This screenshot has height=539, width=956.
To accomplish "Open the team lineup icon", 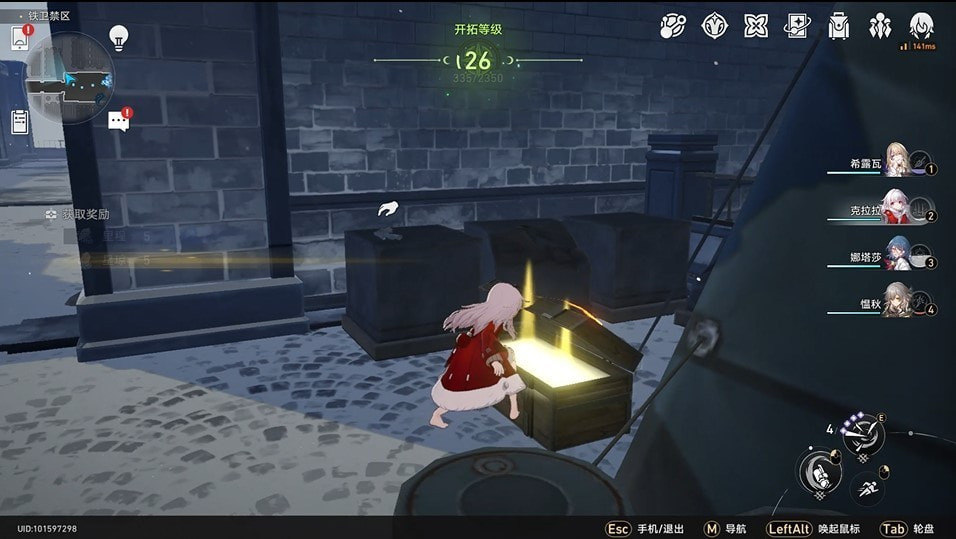I will point(880,26).
